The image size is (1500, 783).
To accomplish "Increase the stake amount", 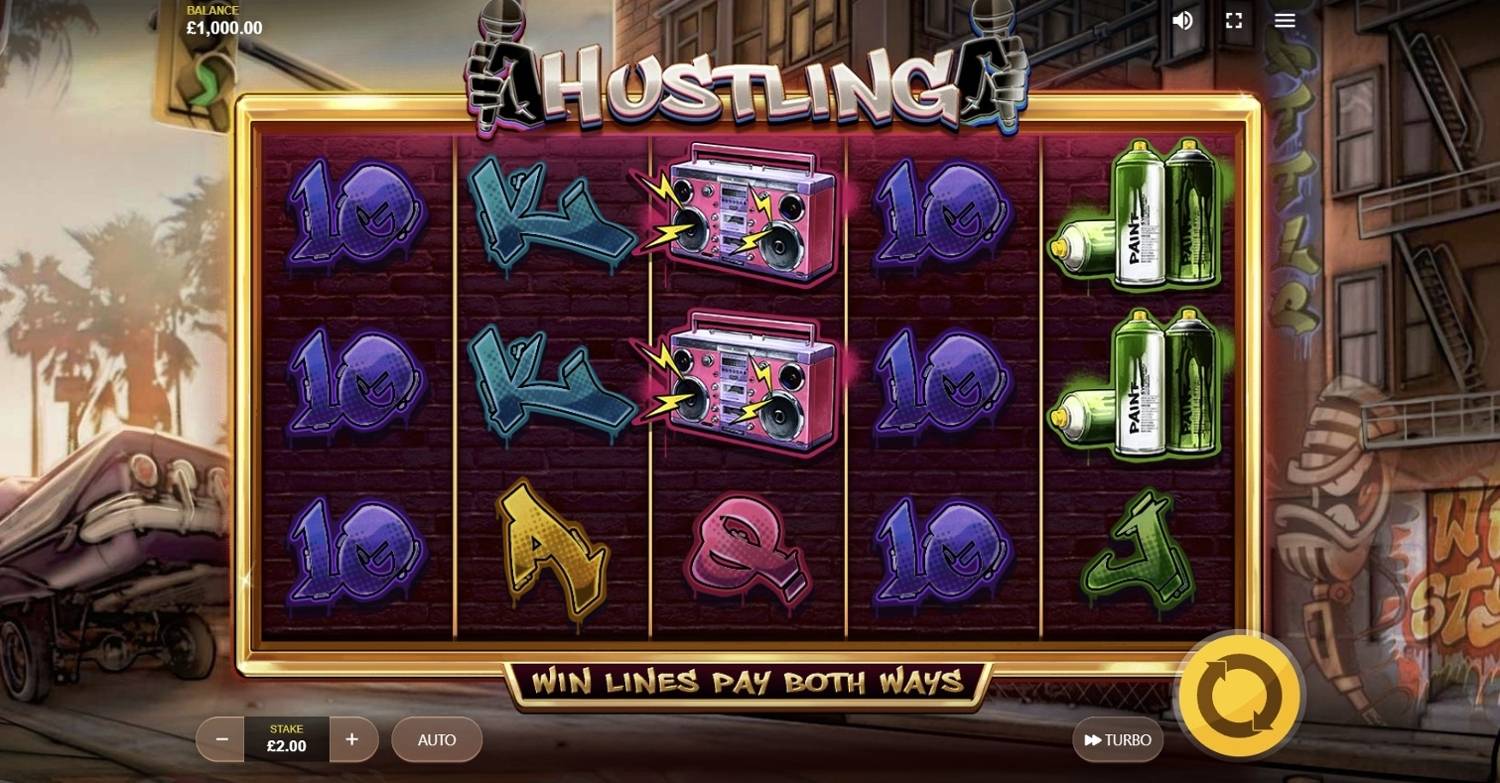I will point(351,740).
